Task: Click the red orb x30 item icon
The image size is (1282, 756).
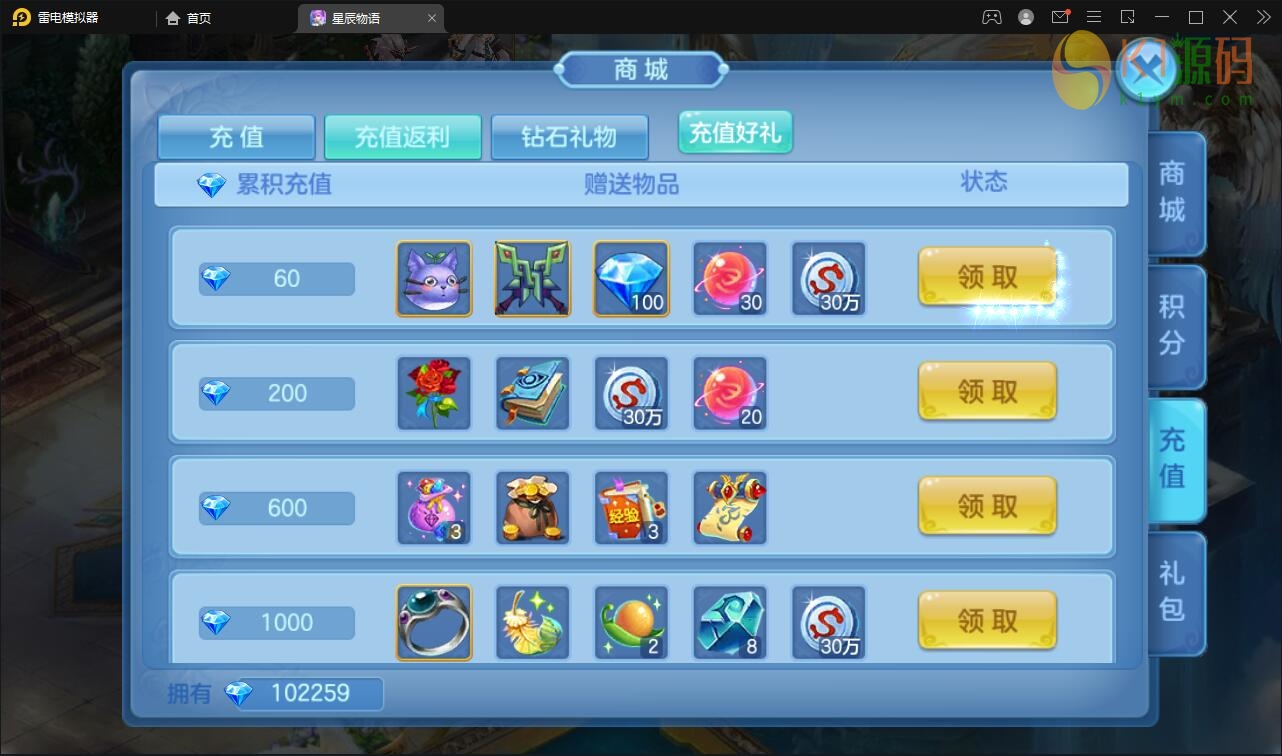Action: [730, 278]
